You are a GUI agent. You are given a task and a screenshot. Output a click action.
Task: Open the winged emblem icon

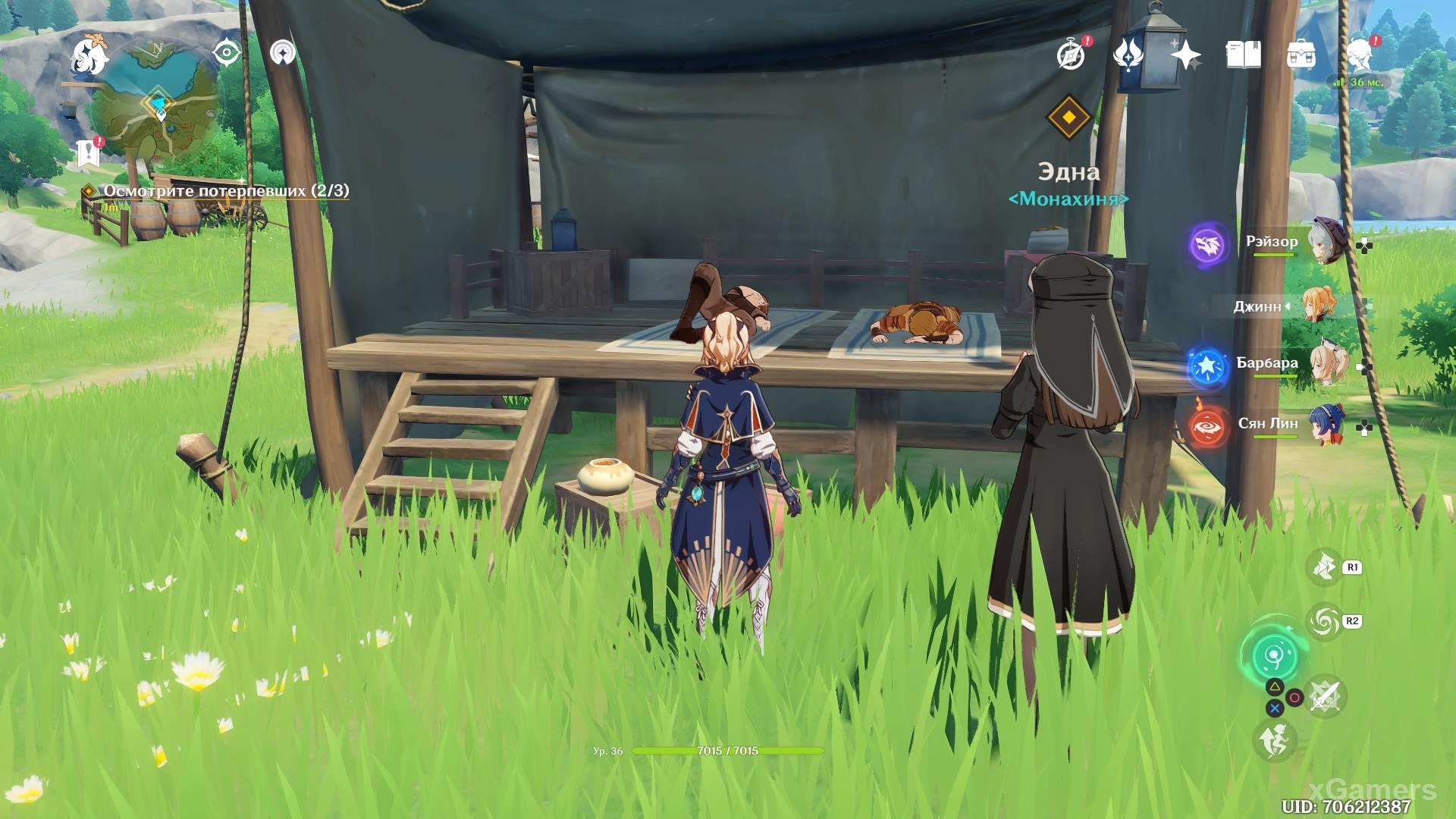click(x=1128, y=55)
